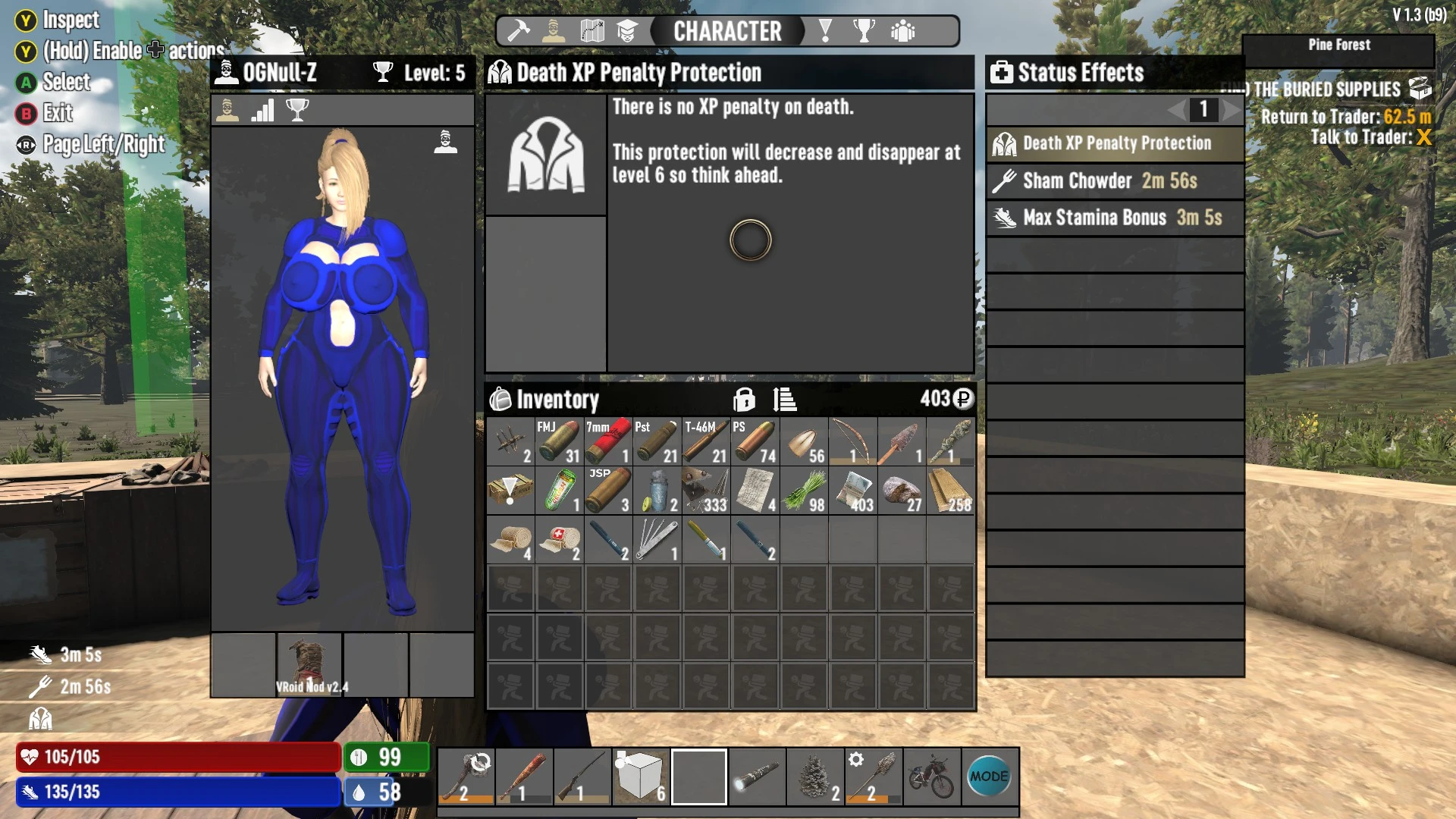Screen dimensions: 1456x819
Task: Click the Inventory backpack icon
Action: point(502,400)
